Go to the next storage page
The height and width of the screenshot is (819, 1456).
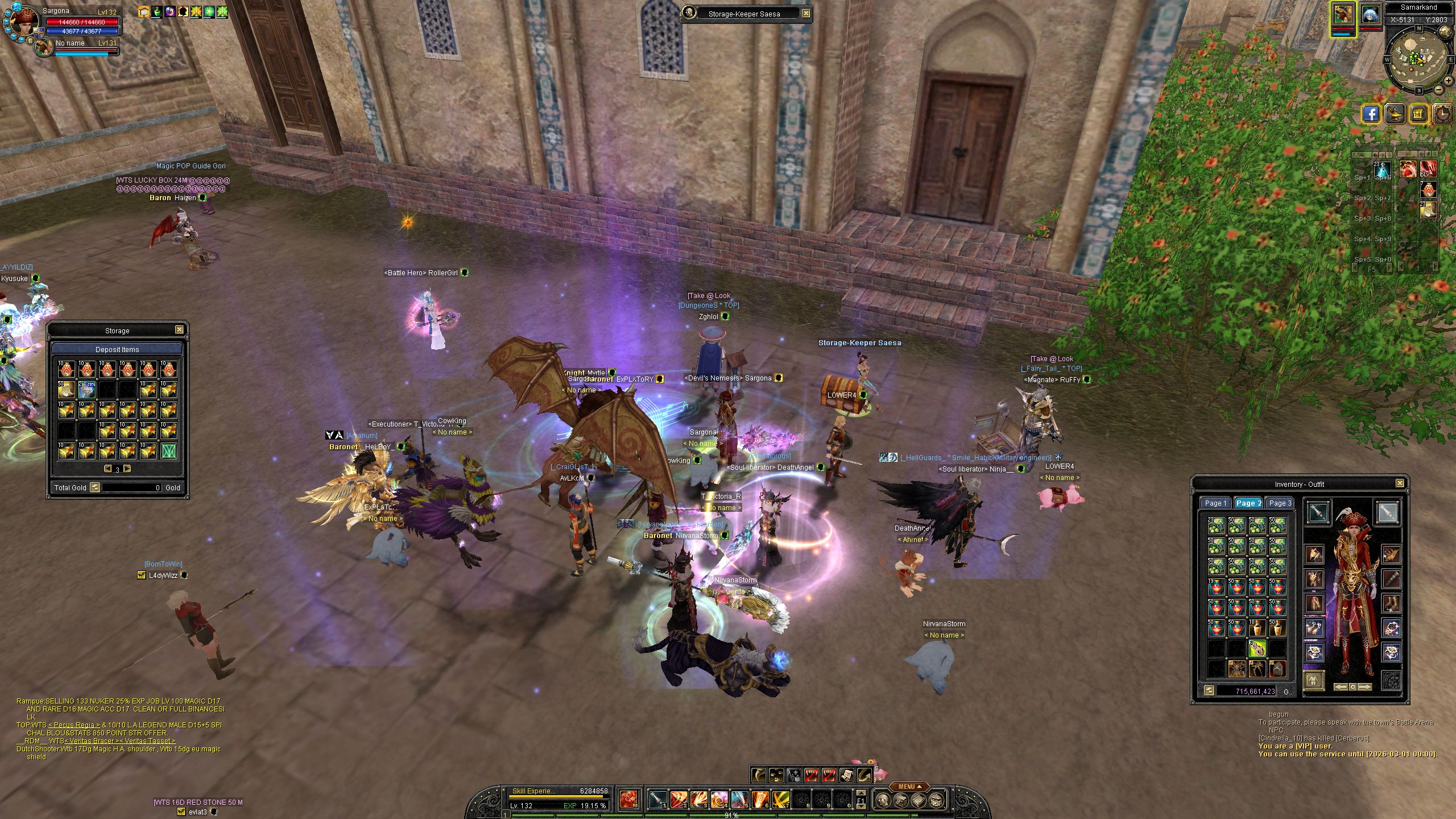click(x=127, y=469)
